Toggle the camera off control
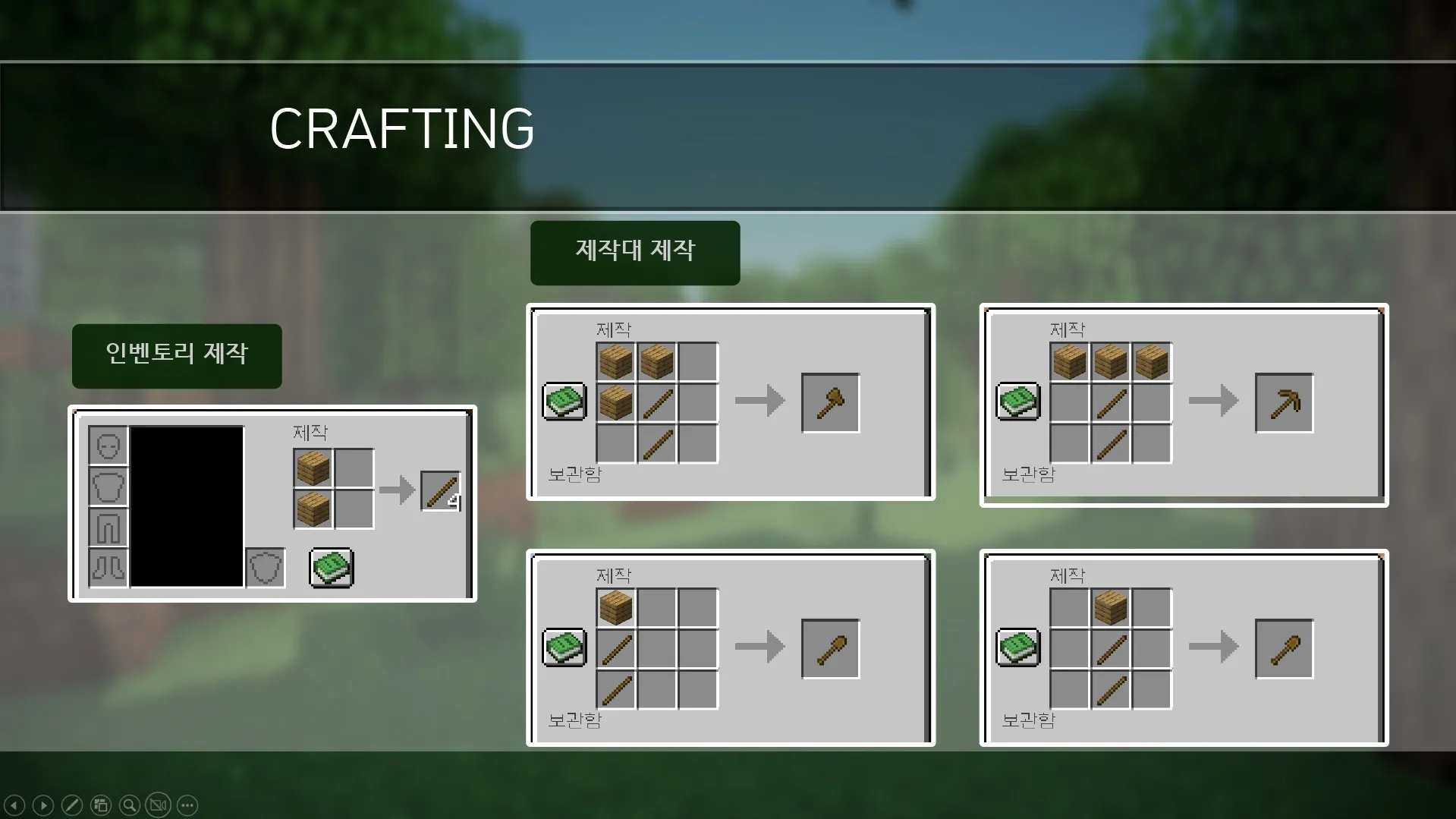The width and height of the screenshot is (1456, 819). point(156,805)
